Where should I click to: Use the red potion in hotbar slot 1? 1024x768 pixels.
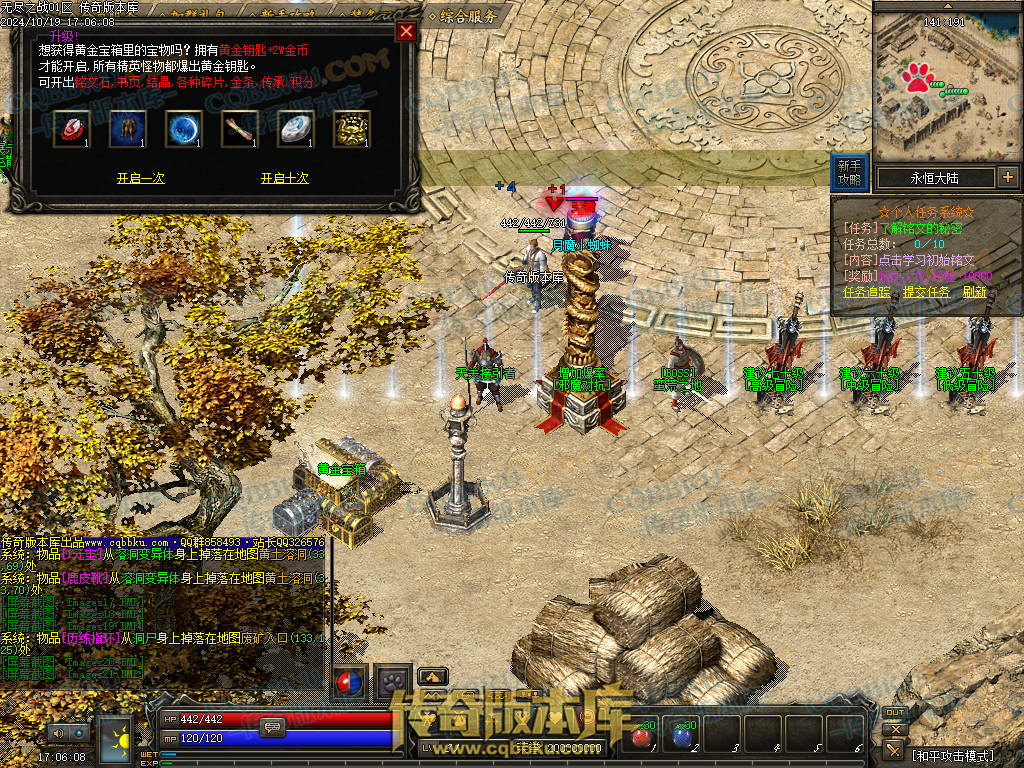tap(641, 737)
